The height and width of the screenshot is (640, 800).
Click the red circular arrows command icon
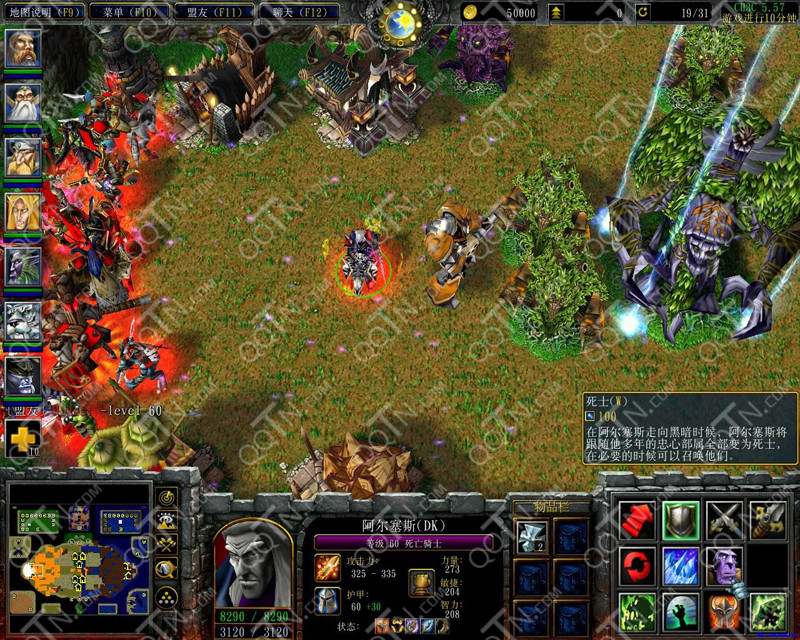tap(637, 564)
